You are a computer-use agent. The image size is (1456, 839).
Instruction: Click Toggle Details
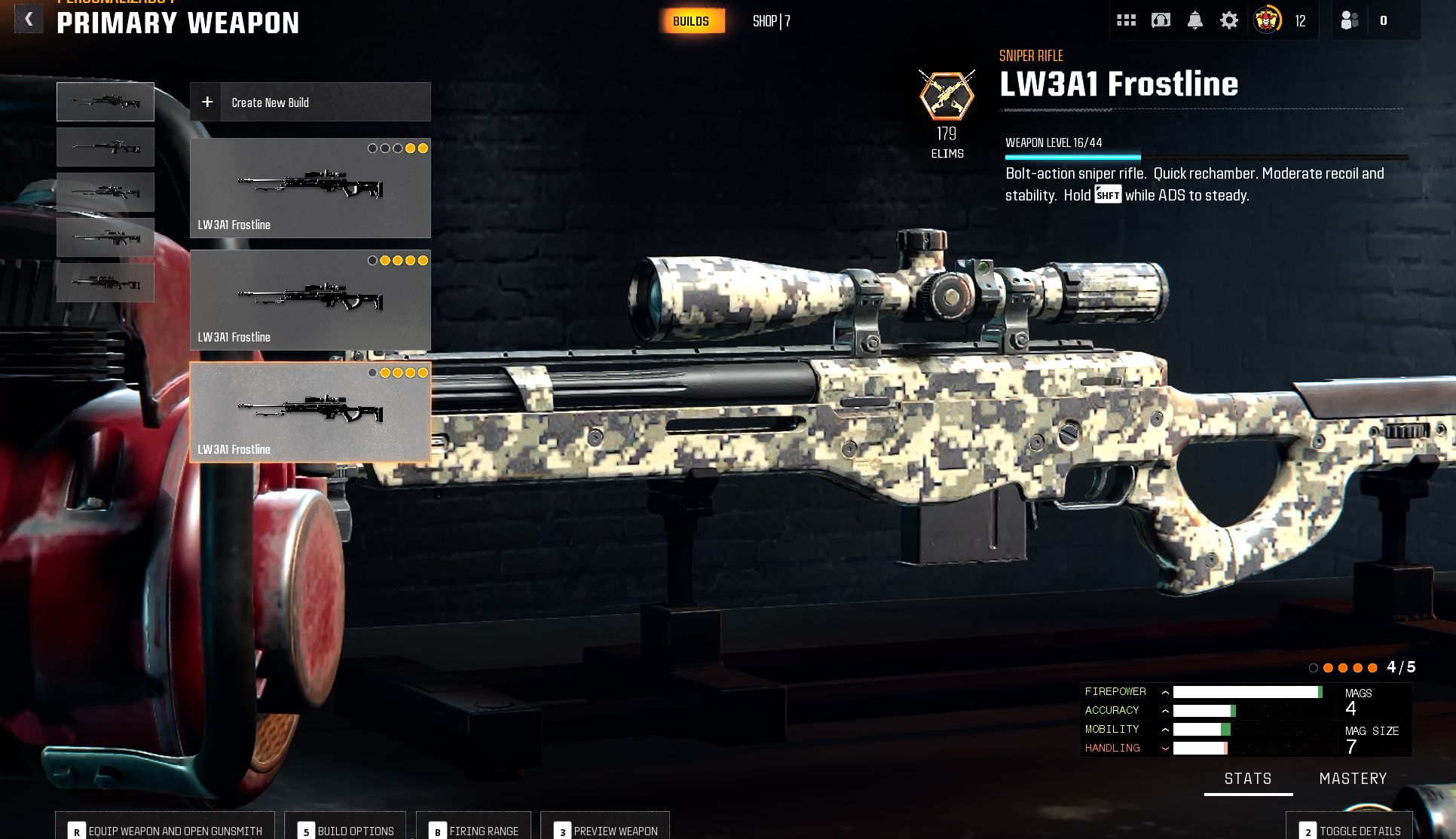[x=1350, y=829]
